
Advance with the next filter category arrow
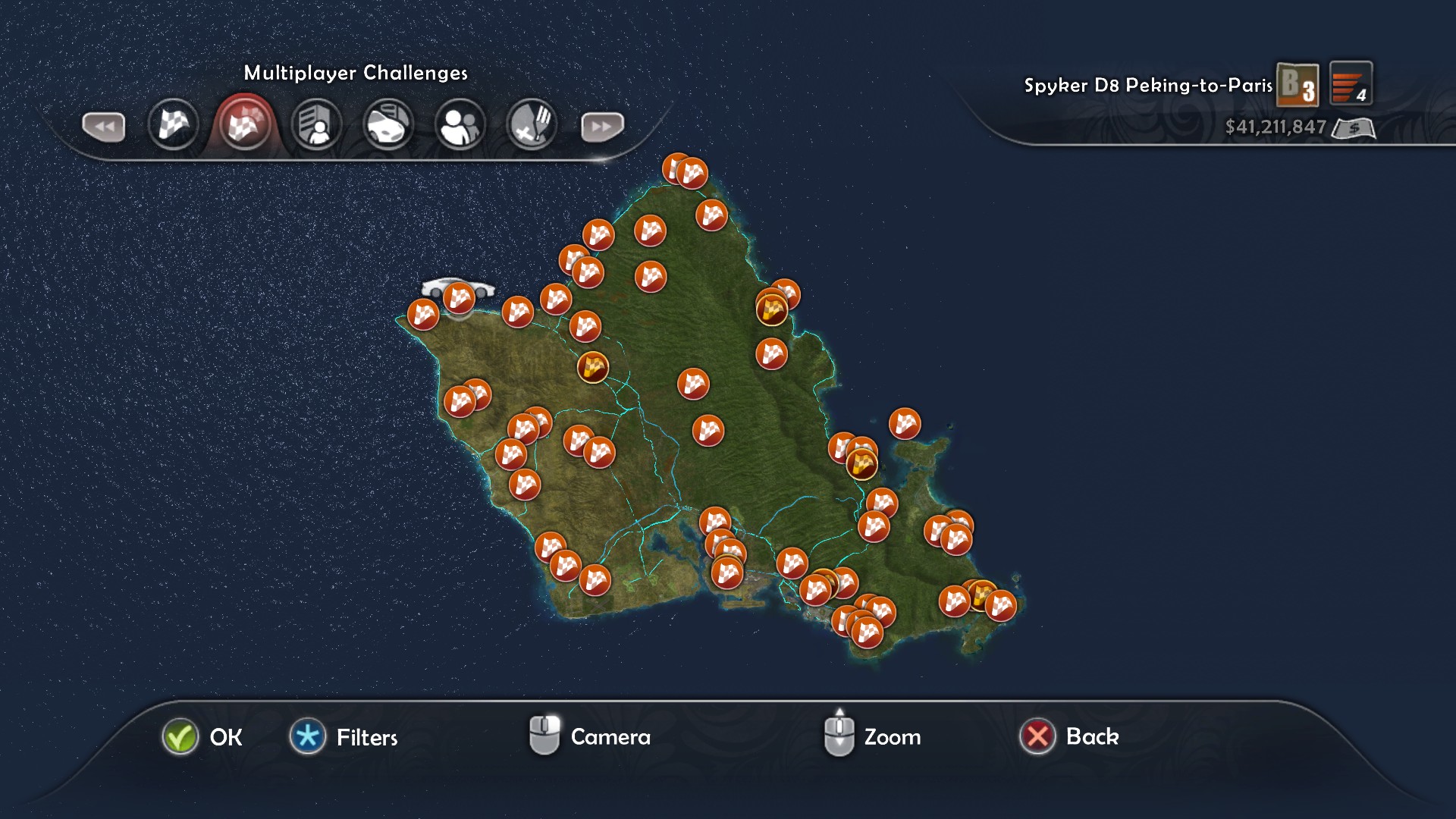[602, 127]
